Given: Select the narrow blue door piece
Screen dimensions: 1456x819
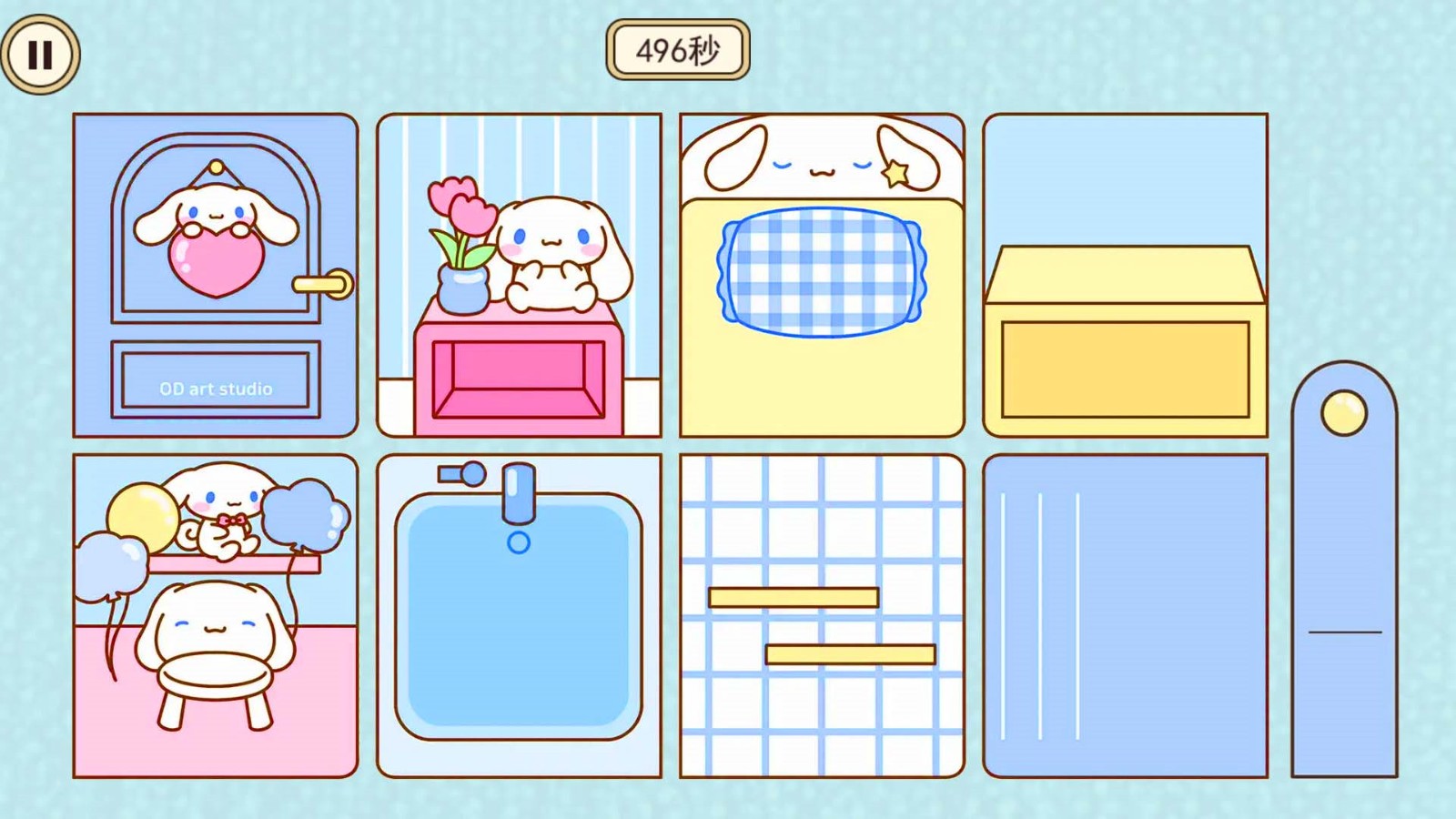Looking at the screenshot, I should pyautogui.click(x=1344, y=571).
